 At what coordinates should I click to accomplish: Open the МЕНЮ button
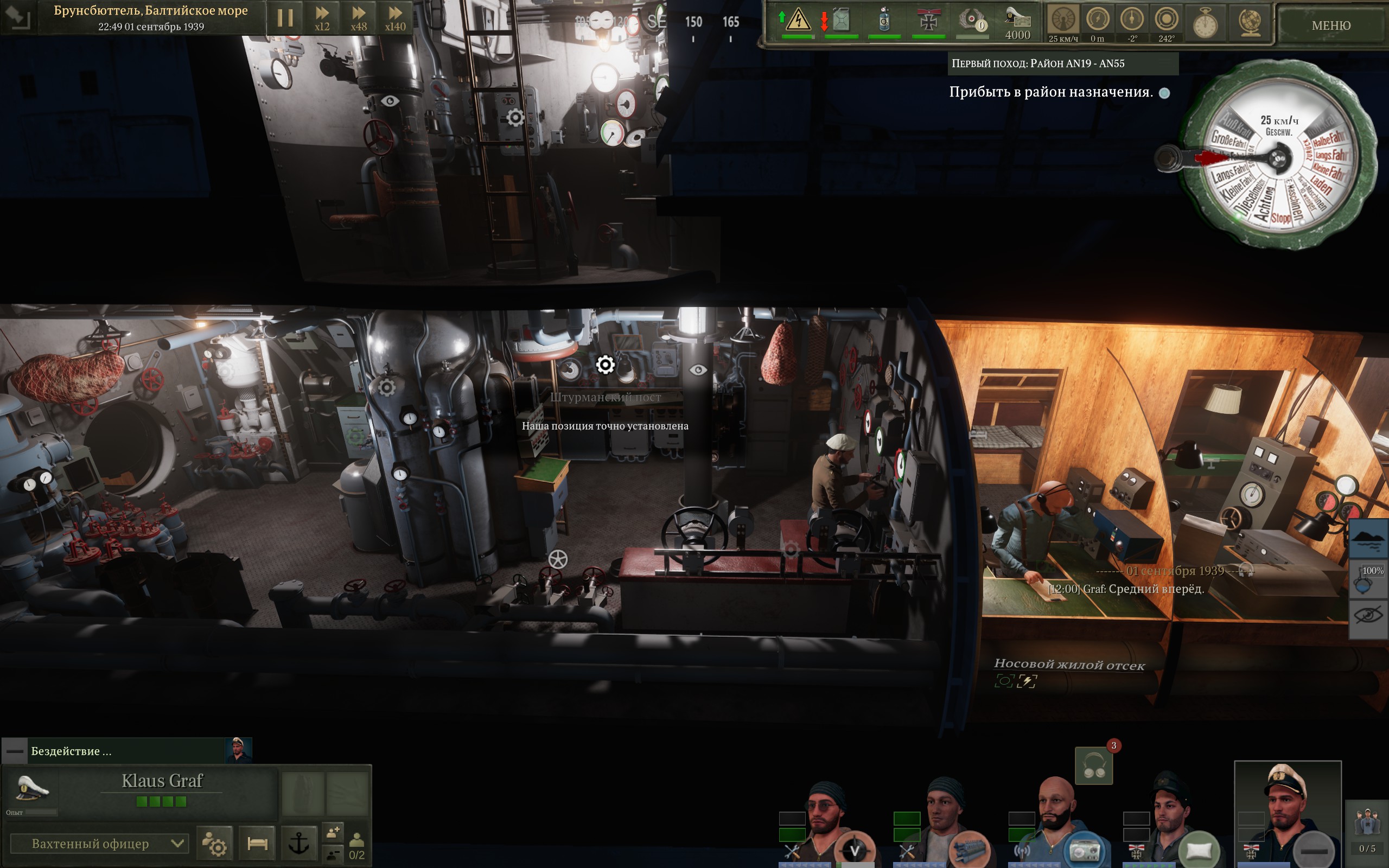tap(1330, 25)
